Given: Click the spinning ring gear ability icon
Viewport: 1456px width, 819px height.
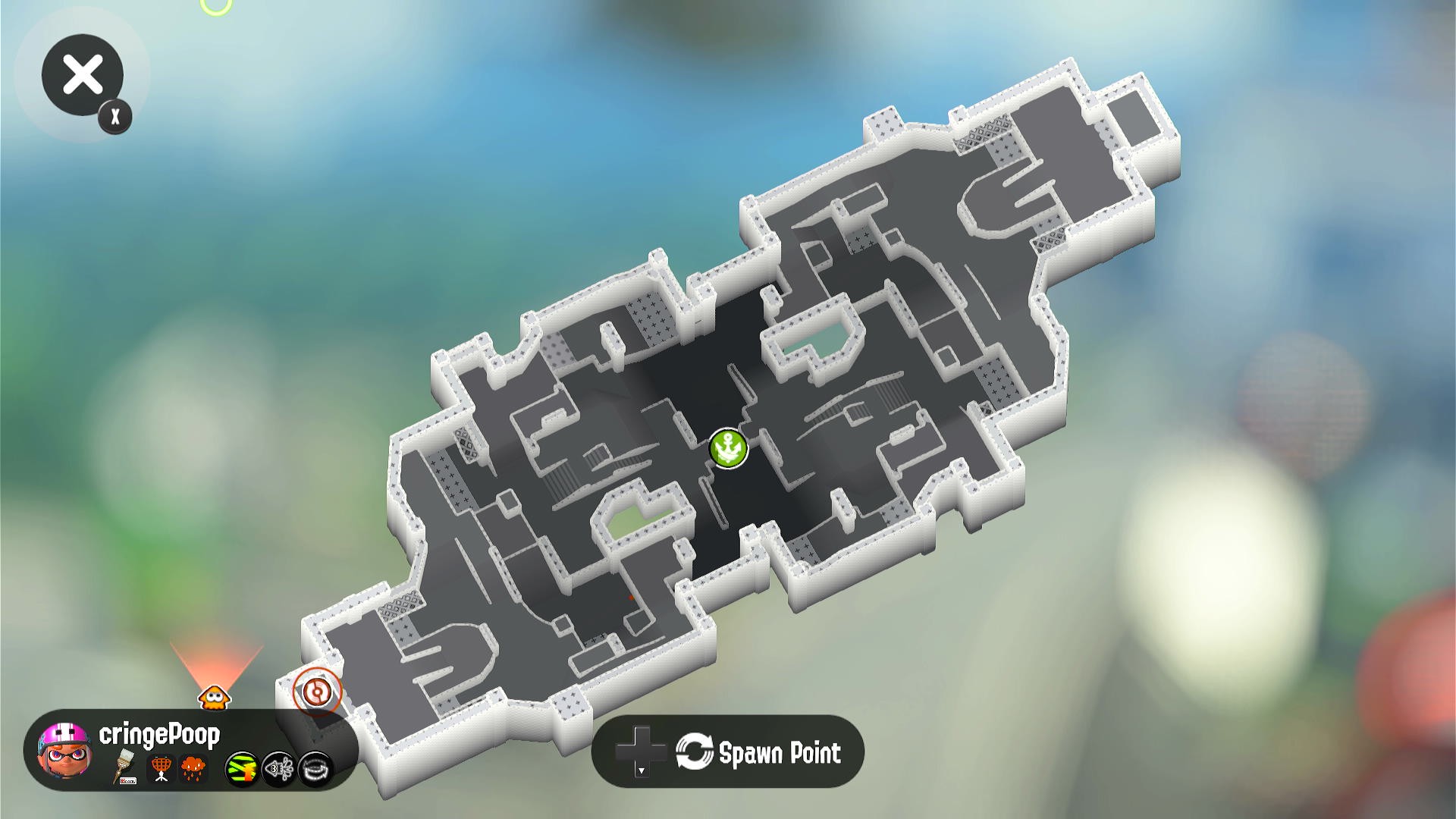Looking at the screenshot, I should click(315, 769).
